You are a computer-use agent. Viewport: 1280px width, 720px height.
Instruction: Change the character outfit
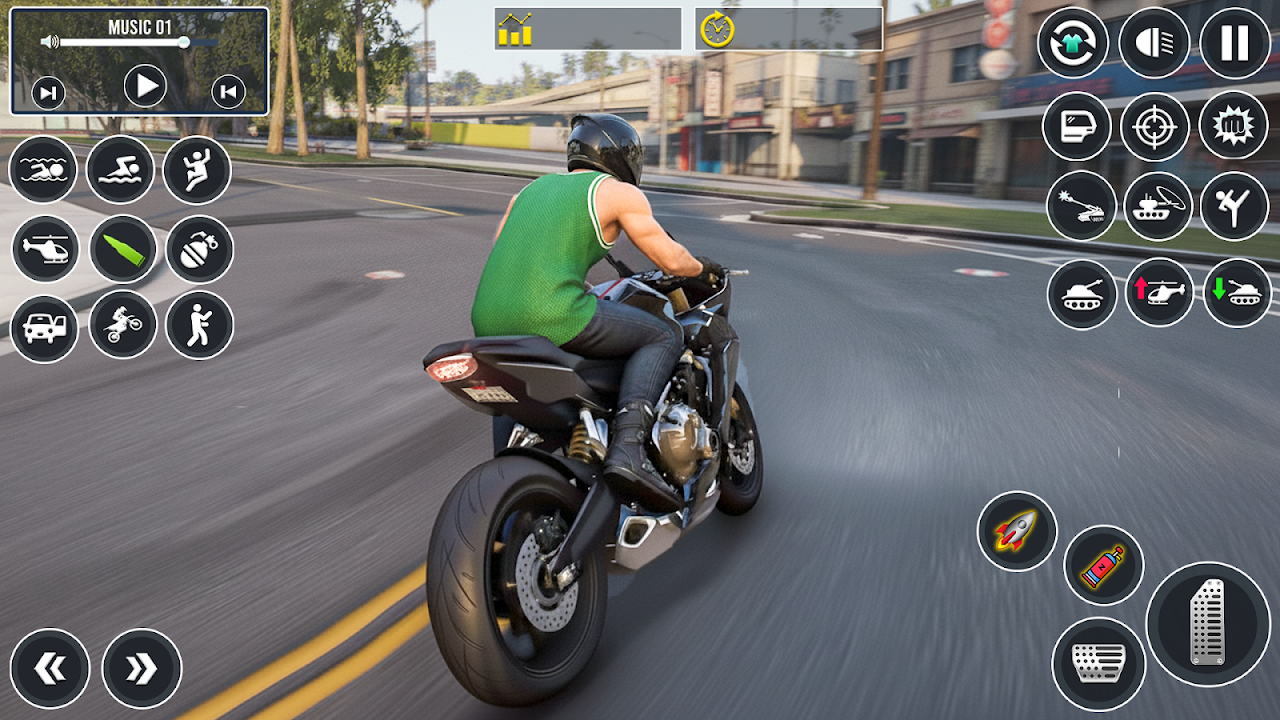(1072, 43)
